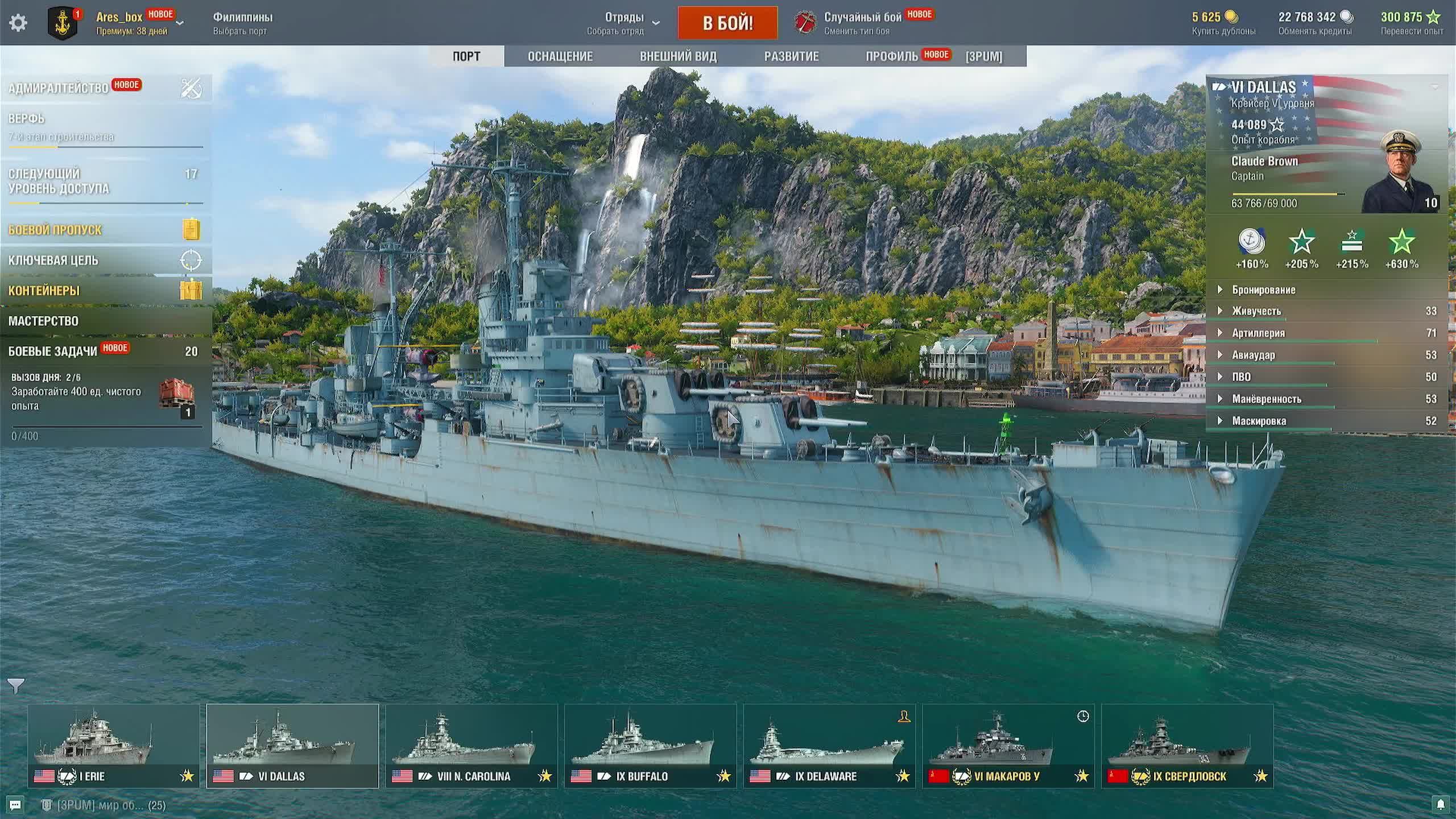Open the ВНЕШНИЙ ВИД tab
Viewport: 1456px width, 819px height.
tap(678, 56)
